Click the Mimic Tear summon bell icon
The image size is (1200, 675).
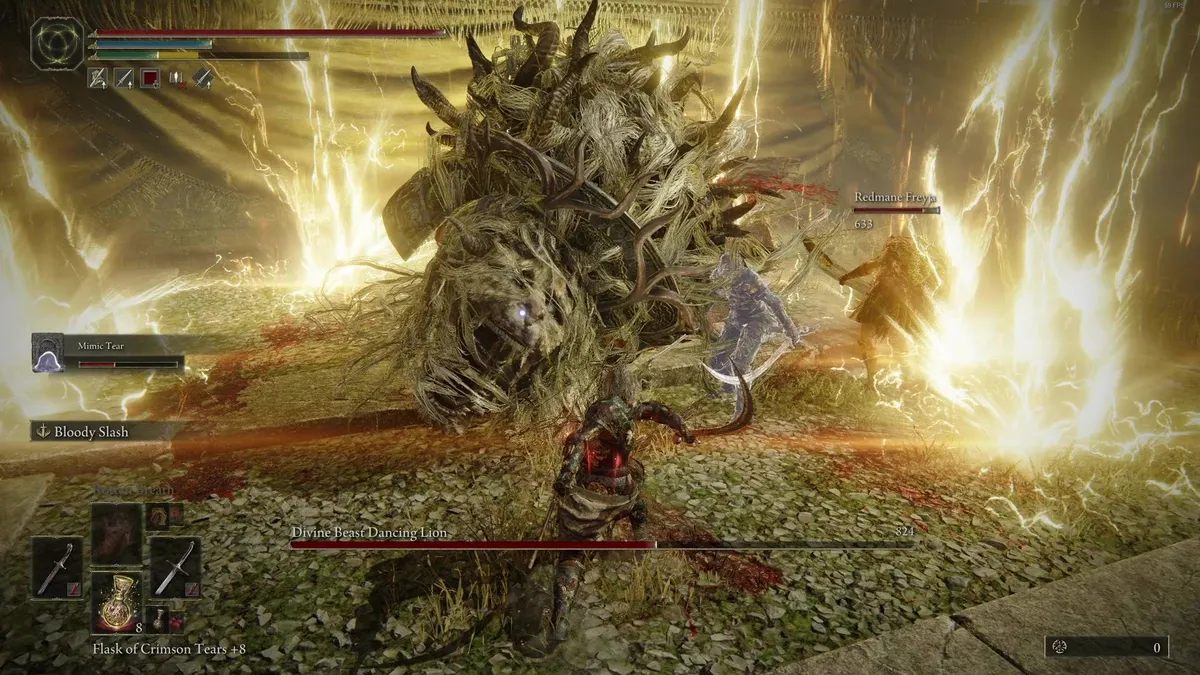click(x=48, y=353)
